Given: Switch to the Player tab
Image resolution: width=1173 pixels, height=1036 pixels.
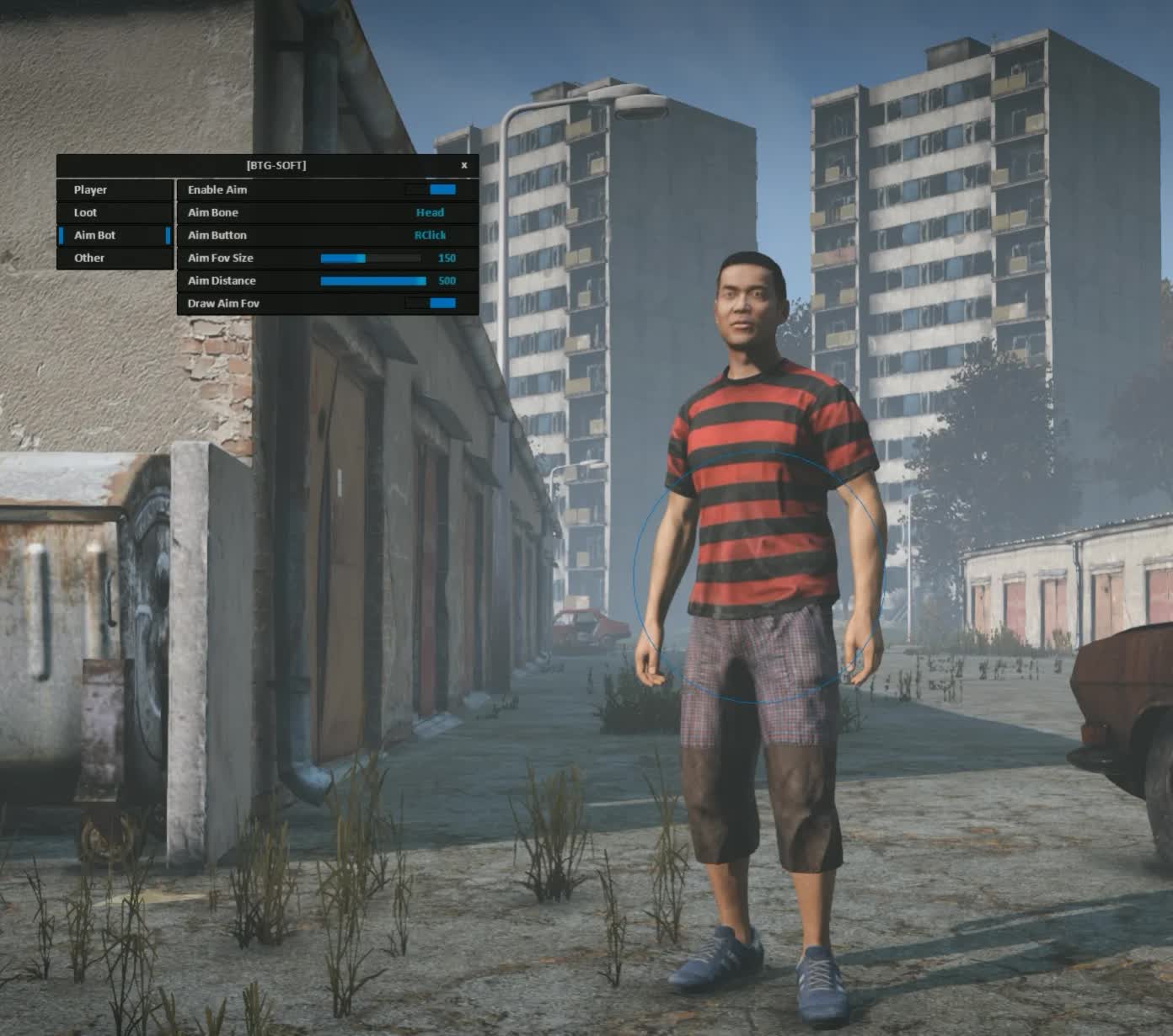Looking at the screenshot, I should (x=115, y=190).
